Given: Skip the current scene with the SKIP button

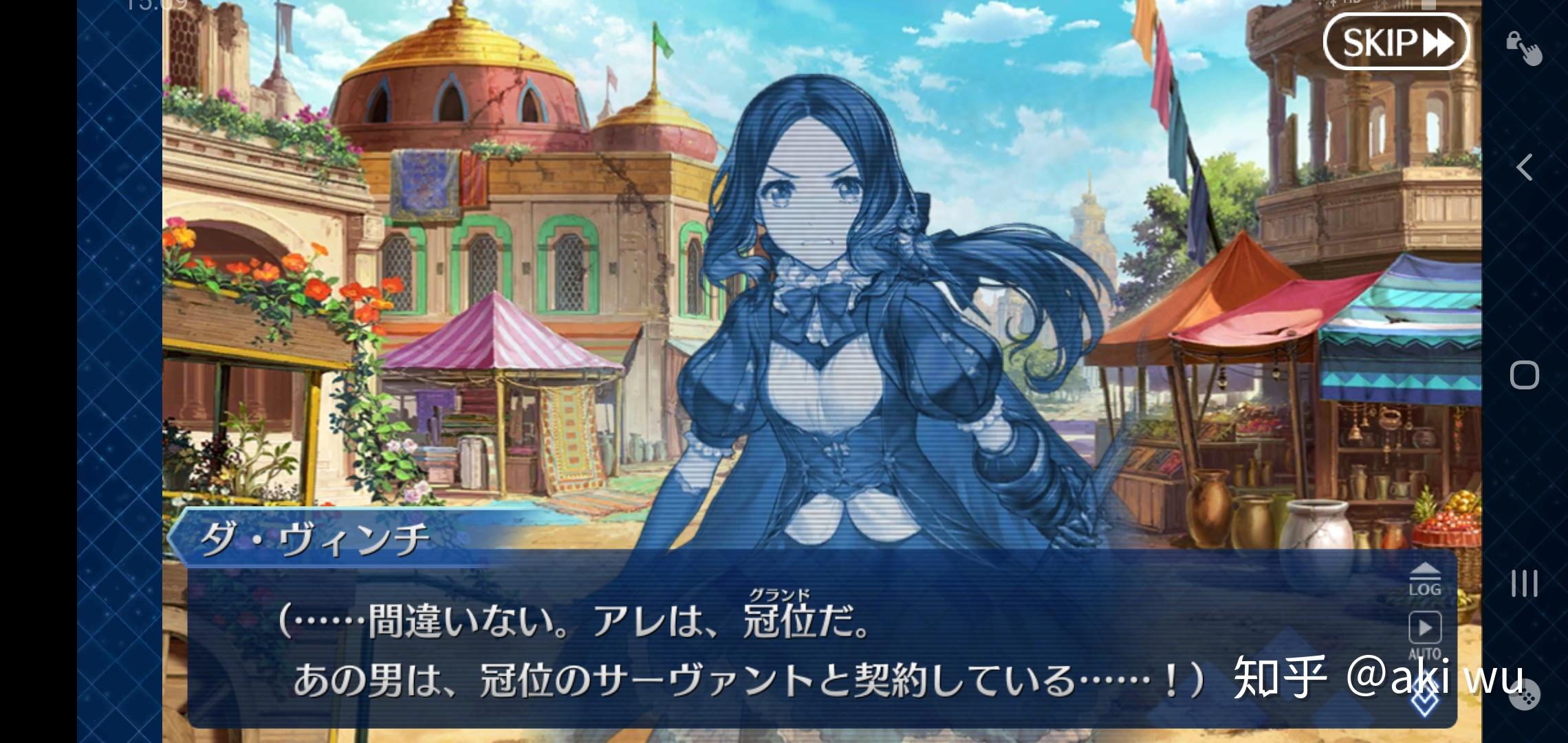Looking at the screenshot, I should [1396, 43].
